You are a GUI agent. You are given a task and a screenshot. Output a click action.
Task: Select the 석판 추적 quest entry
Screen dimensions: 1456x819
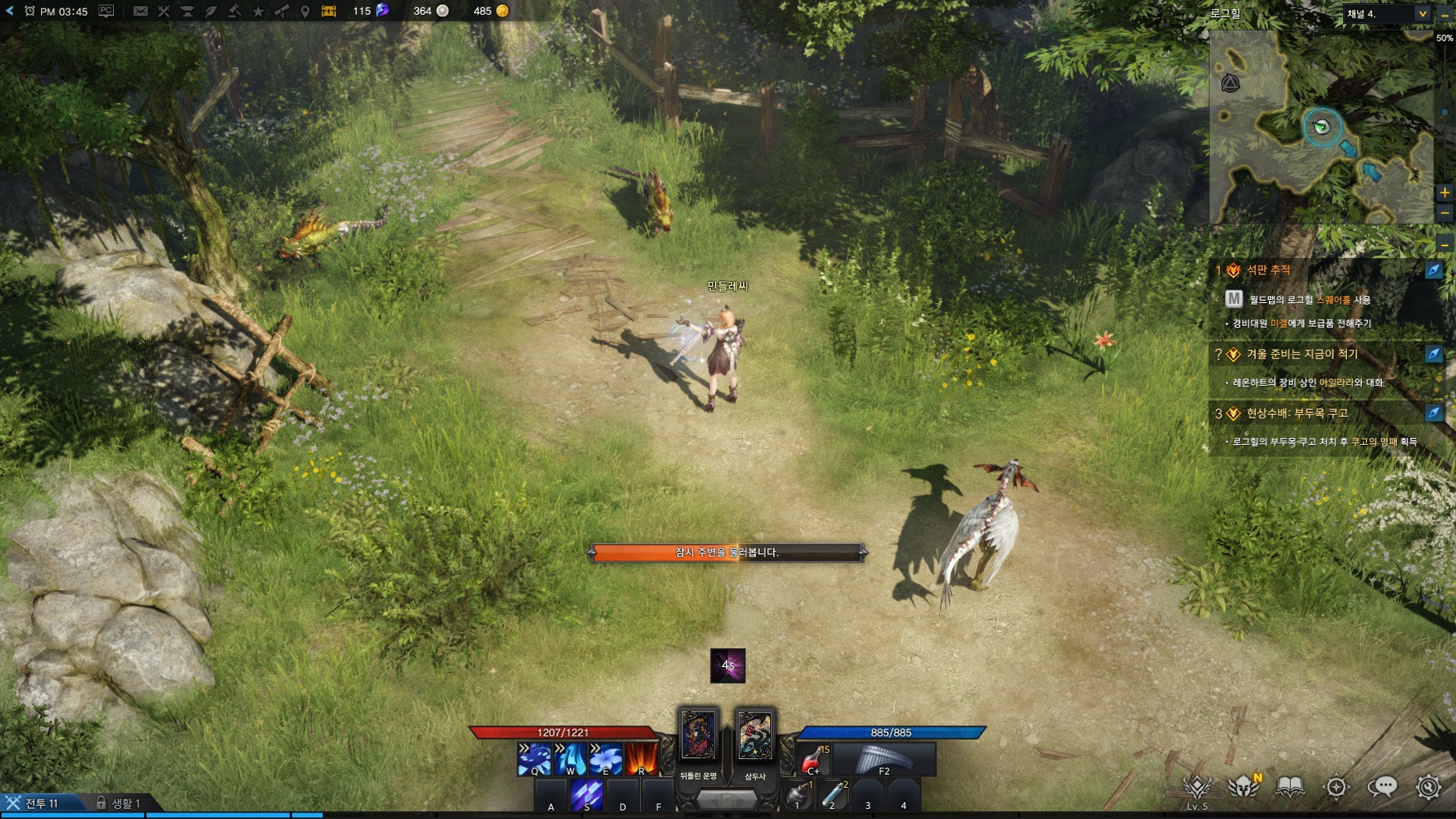1268,270
